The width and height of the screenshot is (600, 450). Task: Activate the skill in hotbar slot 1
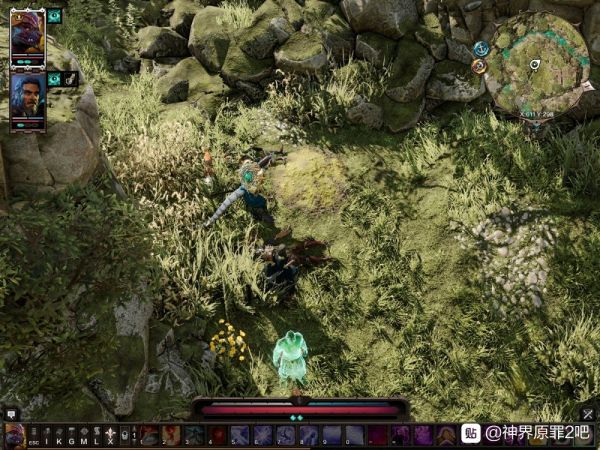coord(149,435)
